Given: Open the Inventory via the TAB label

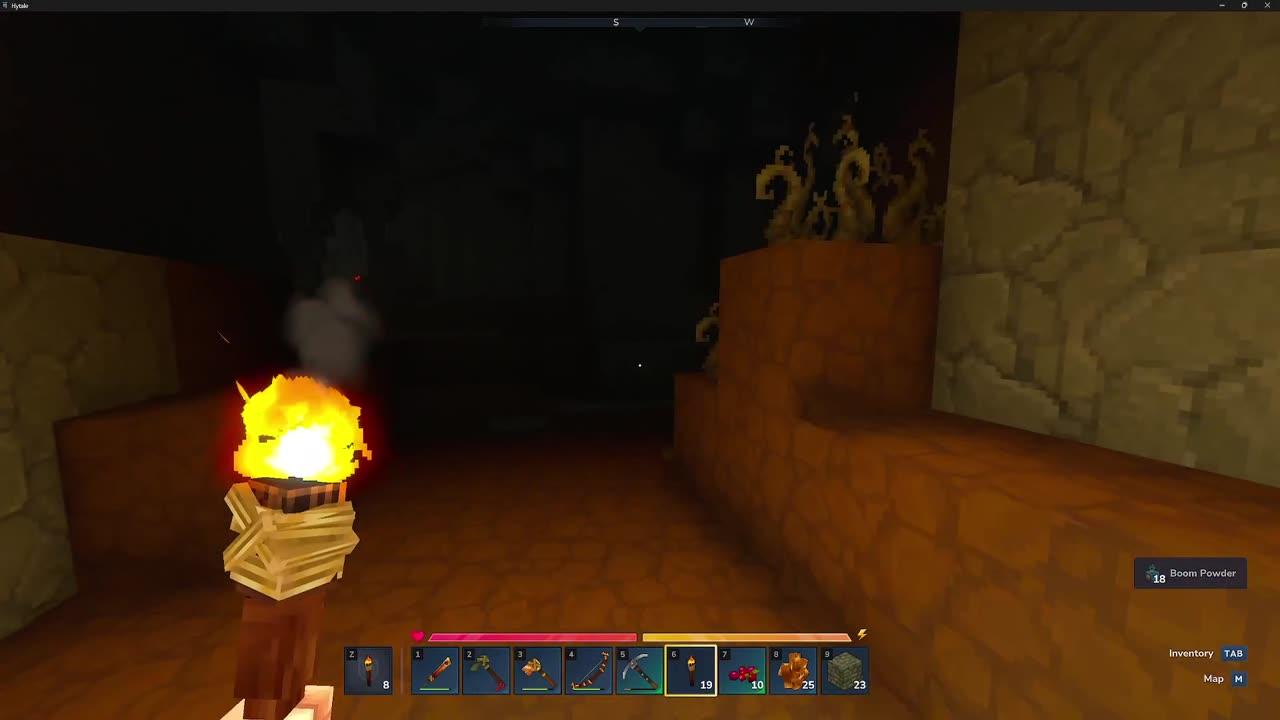Looking at the screenshot, I should 1233,653.
